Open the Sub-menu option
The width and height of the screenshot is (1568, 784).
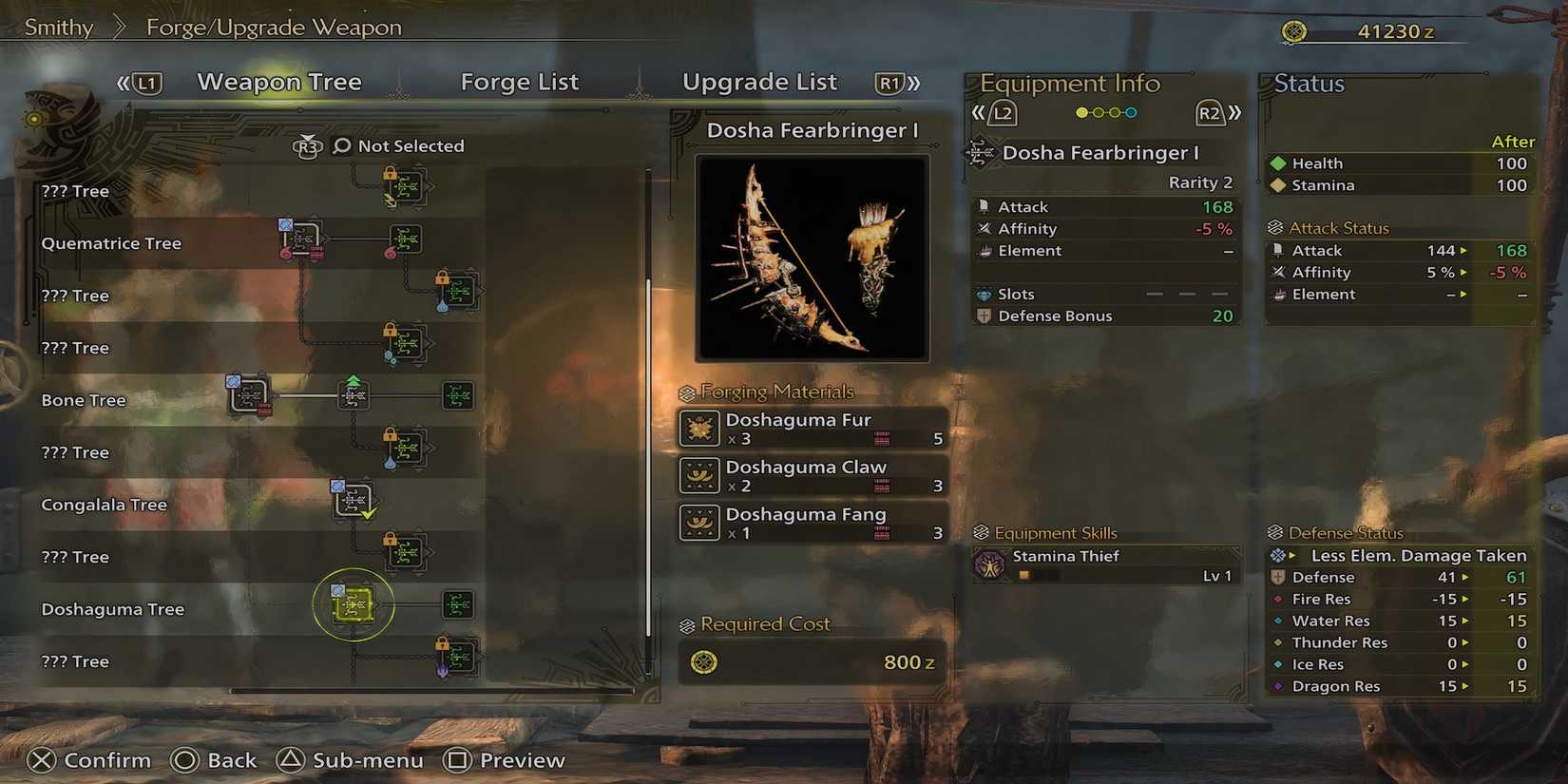click(x=351, y=760)
